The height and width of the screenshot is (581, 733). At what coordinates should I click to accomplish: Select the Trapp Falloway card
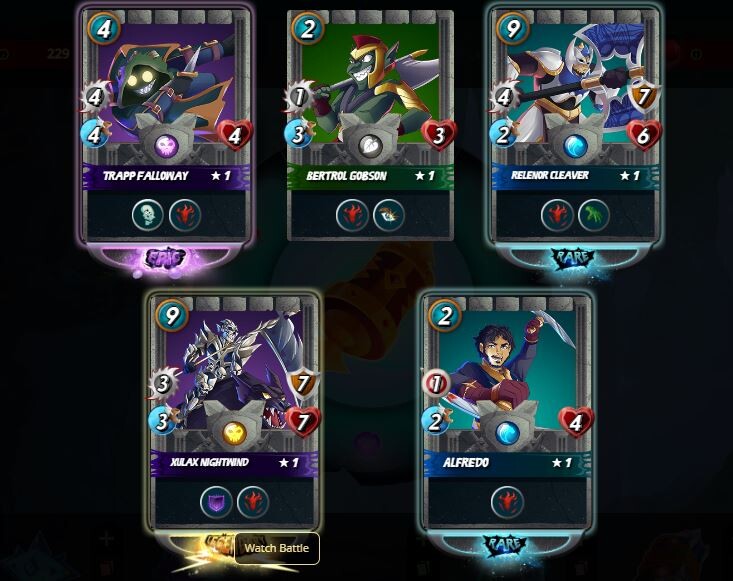pyautogui.click(x=168, y=125)
